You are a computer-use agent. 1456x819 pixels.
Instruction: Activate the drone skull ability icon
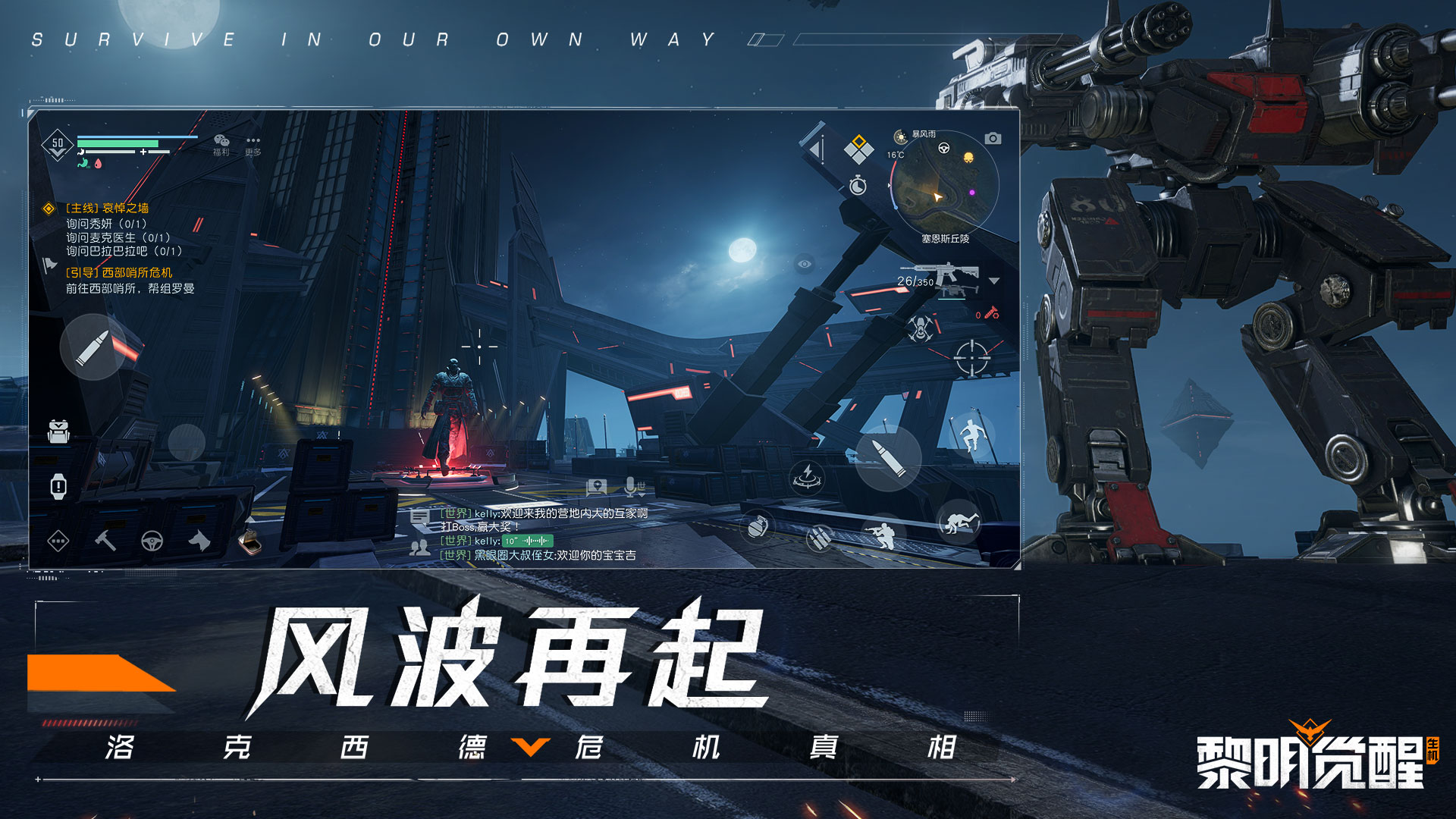click(x=921, y=328)
